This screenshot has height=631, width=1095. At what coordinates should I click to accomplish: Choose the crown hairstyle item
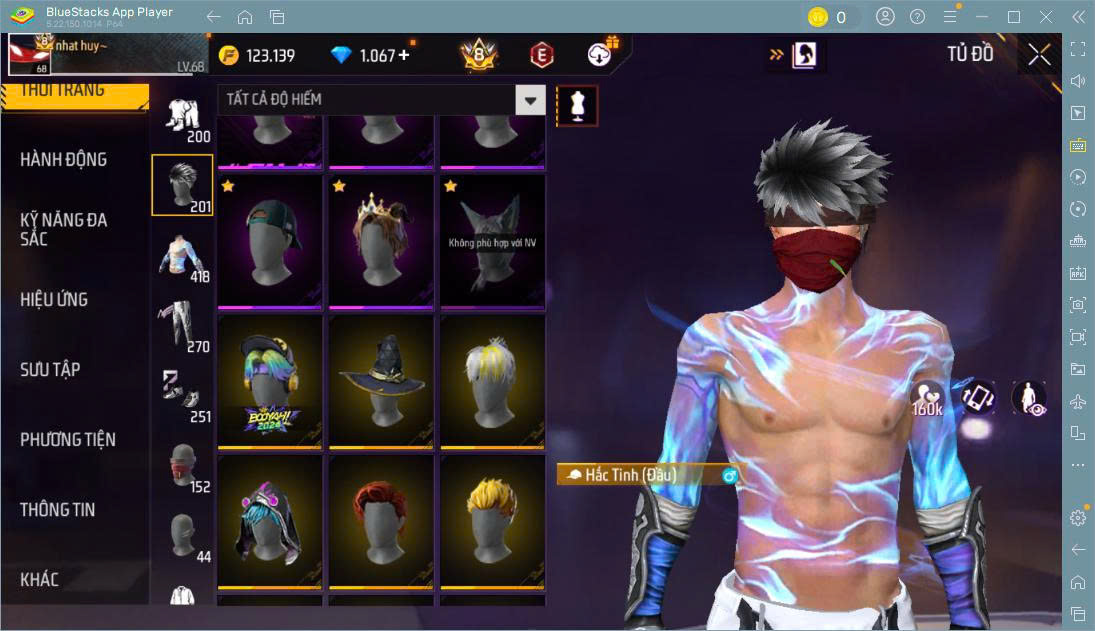coord(381,240)
